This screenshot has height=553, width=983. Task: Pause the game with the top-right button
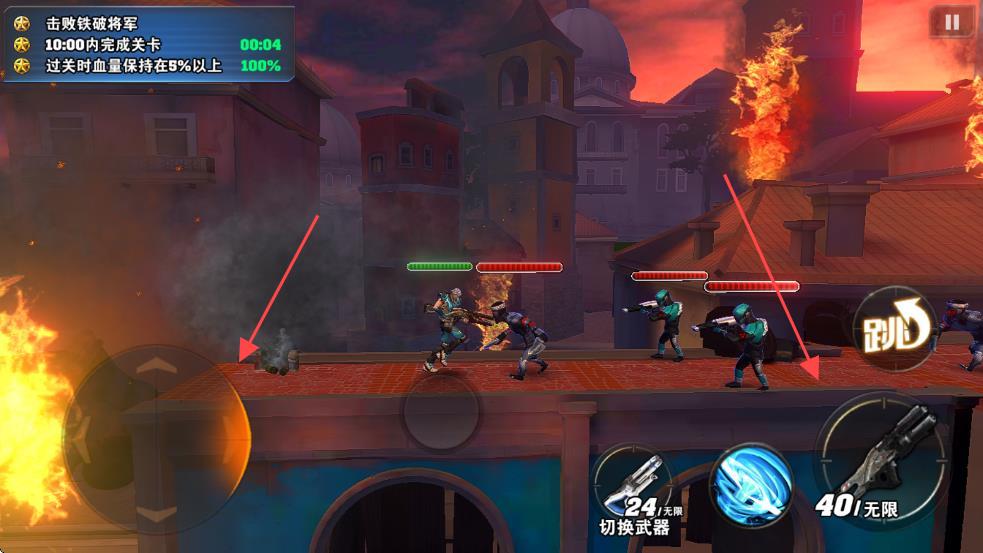coord(951,21)
